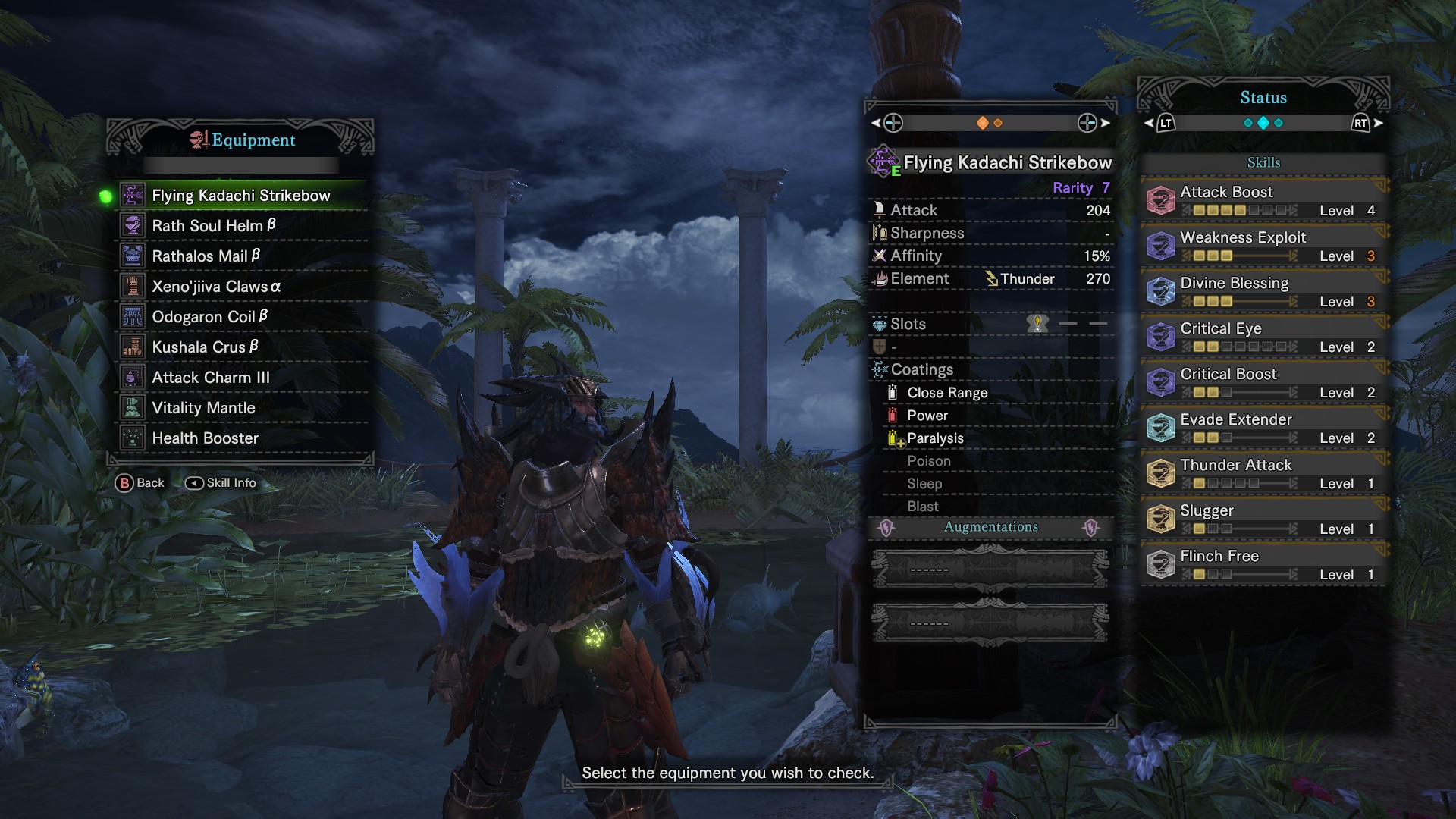The image size is (1456, 819).
Task: Go to next Status page arrow
Action: coord(1378,123)
